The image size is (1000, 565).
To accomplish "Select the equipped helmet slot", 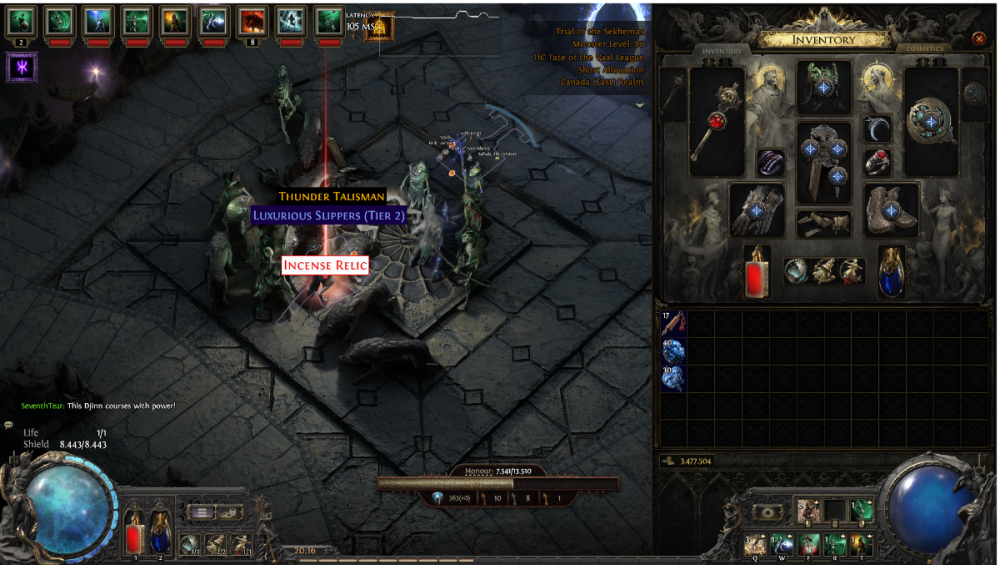I will pyautogui.click(x=824, y=87).
